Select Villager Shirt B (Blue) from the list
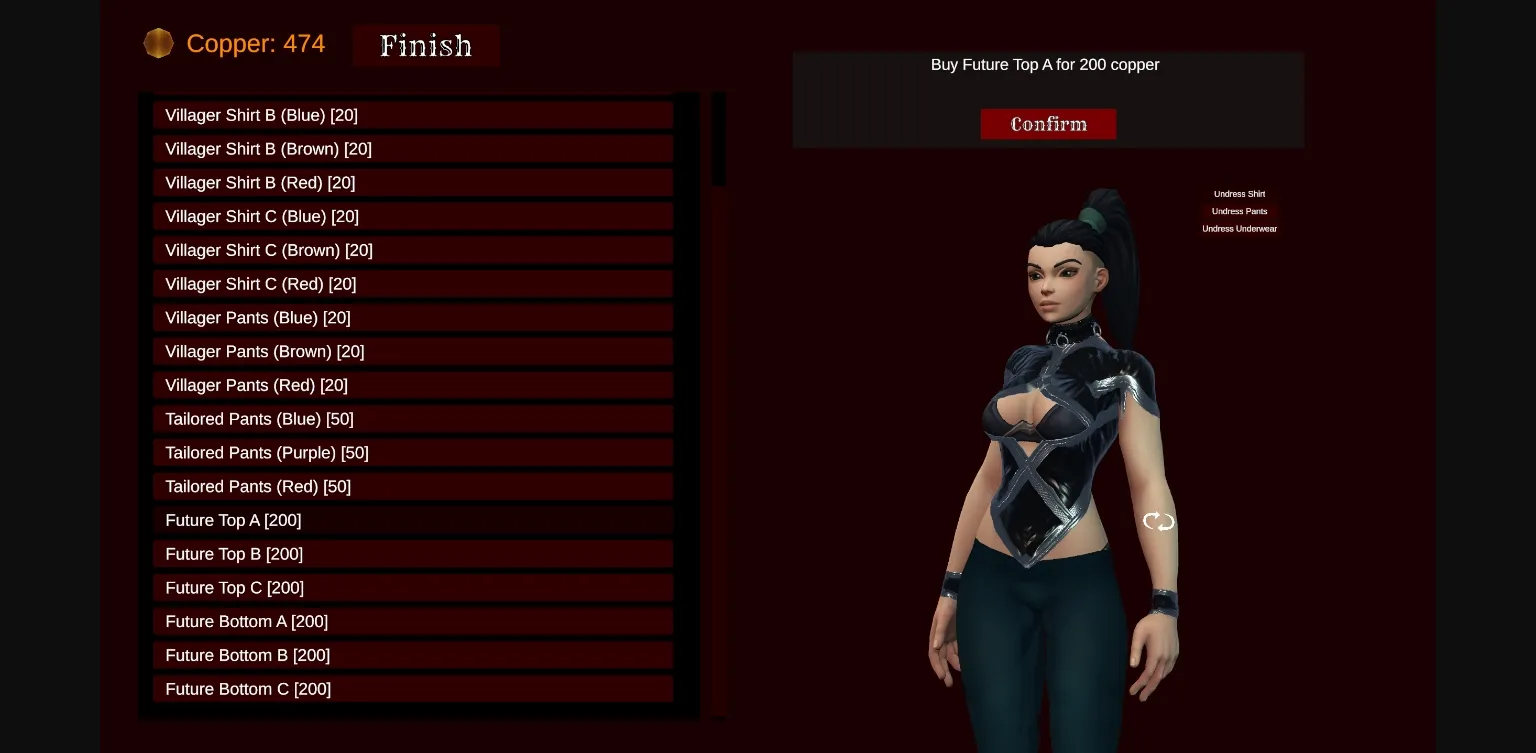Screen dimensions: 1536x753 coord(413,115)
